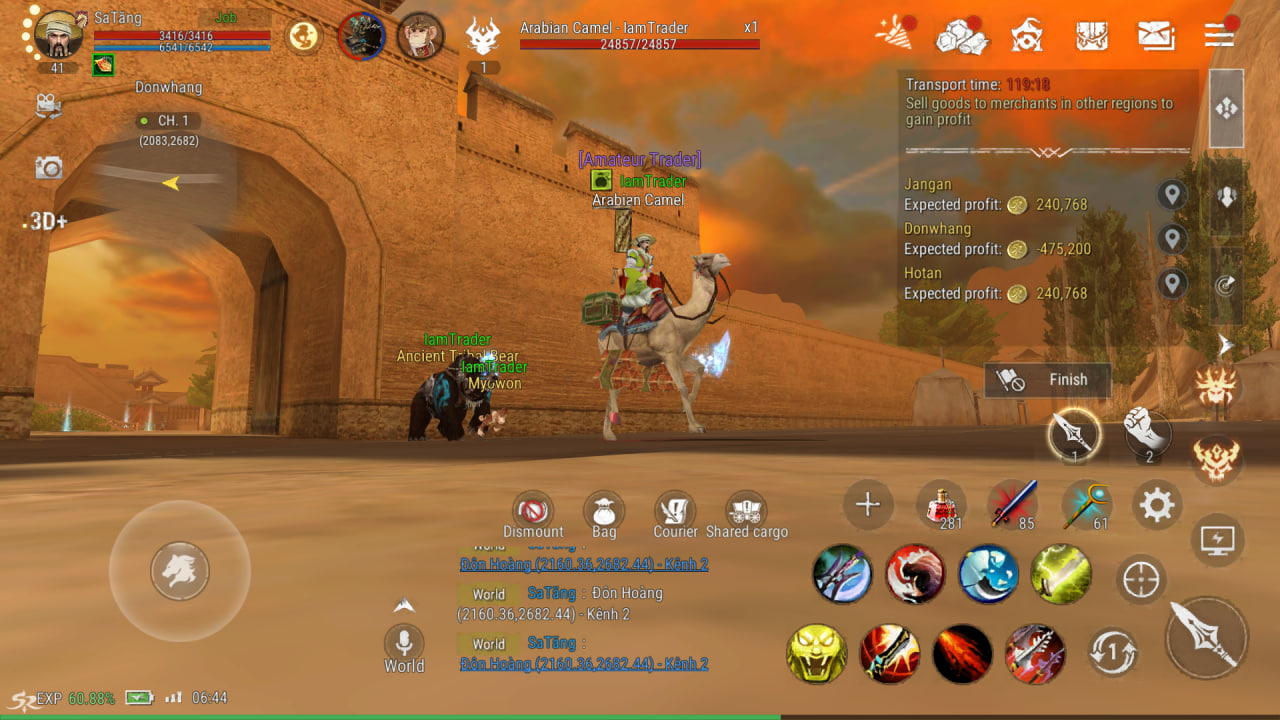Open the mail envelope icon
Image resolution: width=1280 pixels, height=720 pixels.
(1156, 36)
